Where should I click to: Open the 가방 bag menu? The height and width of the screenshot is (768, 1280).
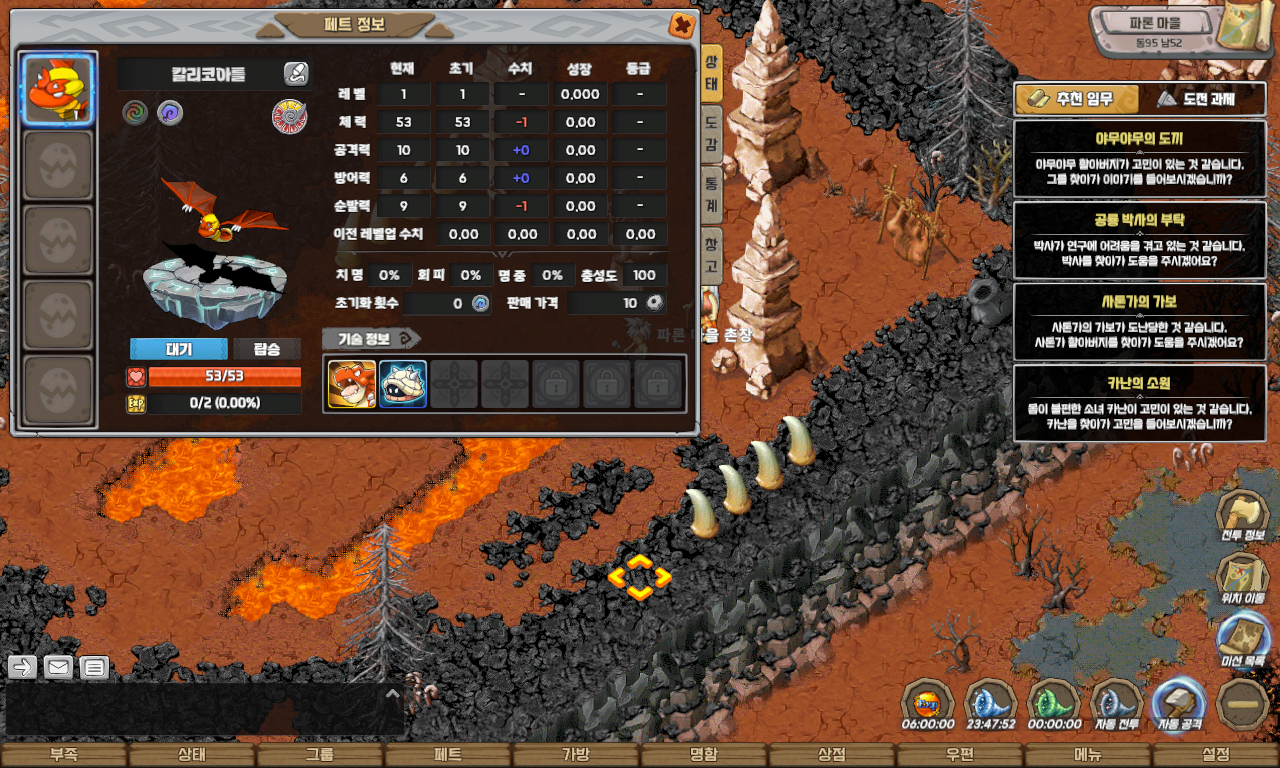[576, 755]
